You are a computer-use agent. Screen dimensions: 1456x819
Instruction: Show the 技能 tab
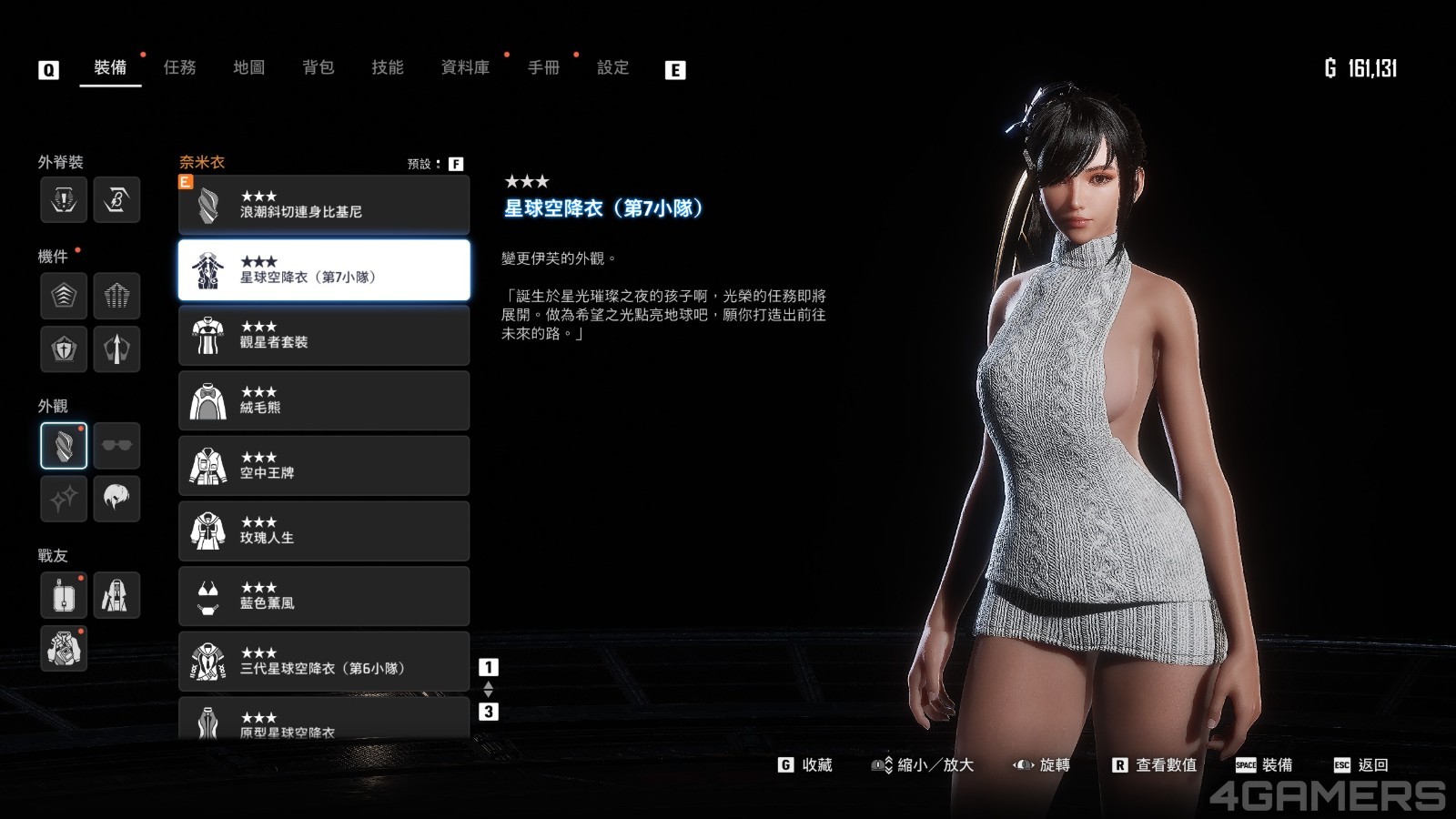[x=387, y=67]
